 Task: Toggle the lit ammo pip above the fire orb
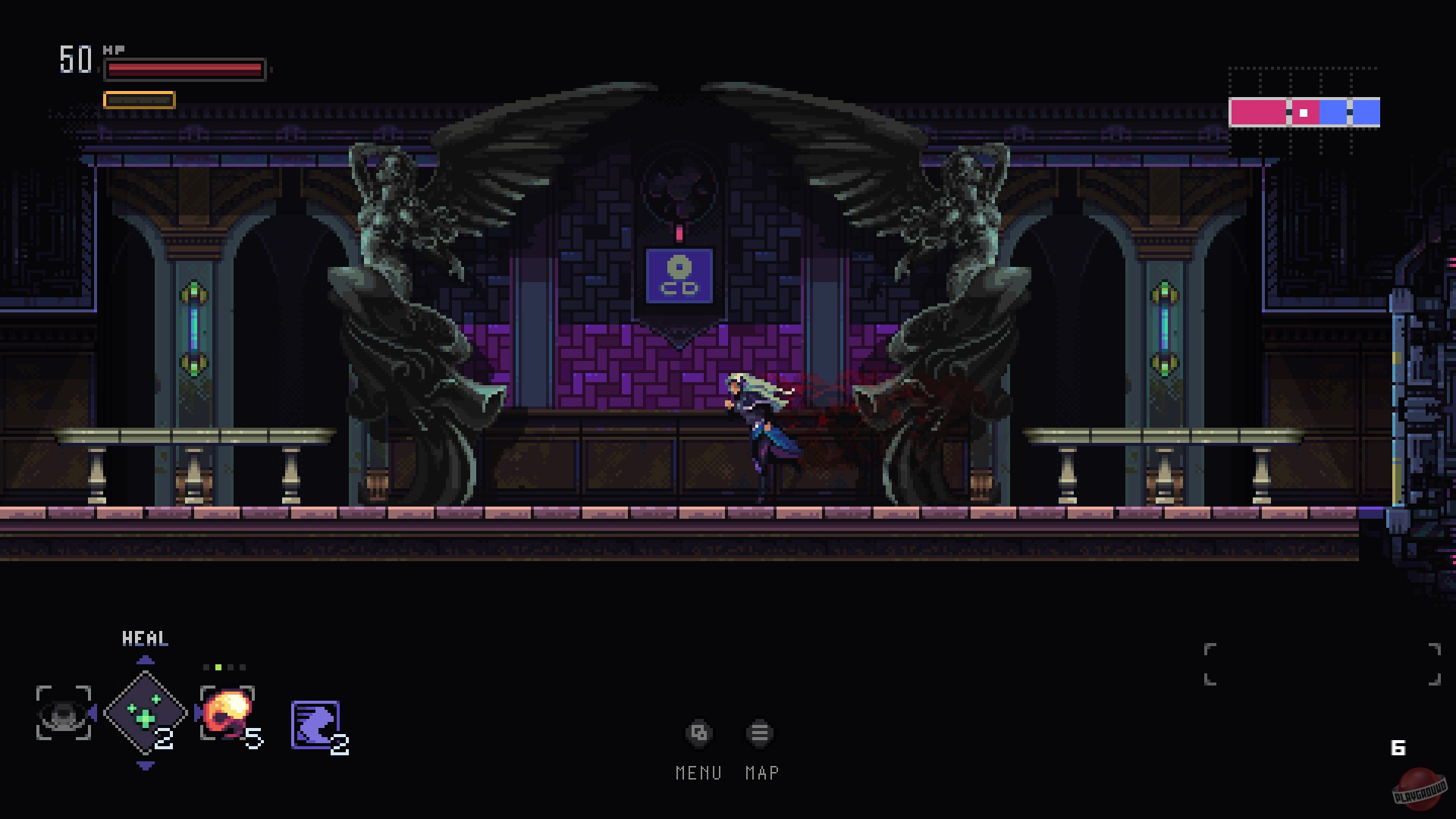point(218,667)
